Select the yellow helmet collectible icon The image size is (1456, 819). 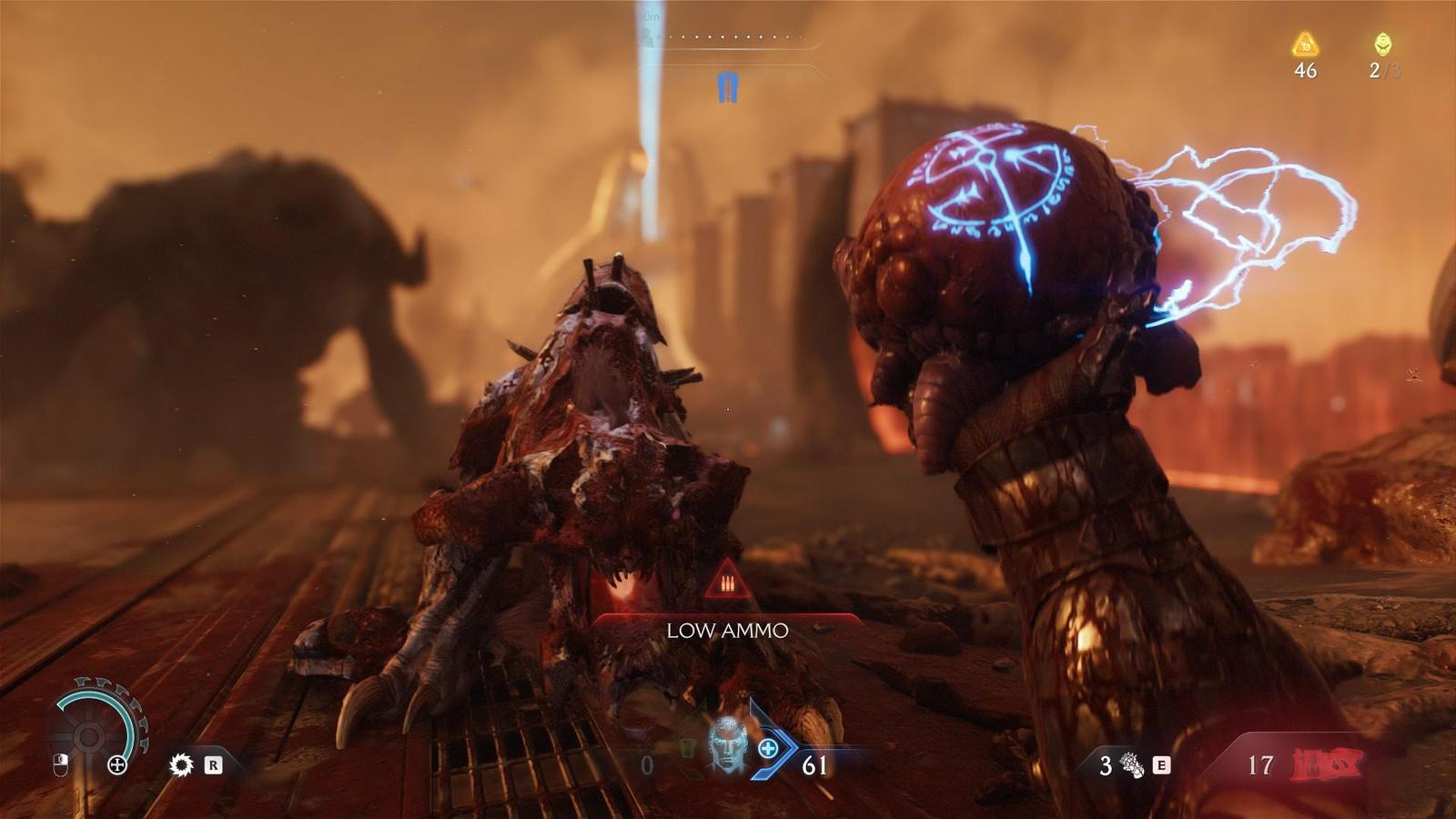1382,43
